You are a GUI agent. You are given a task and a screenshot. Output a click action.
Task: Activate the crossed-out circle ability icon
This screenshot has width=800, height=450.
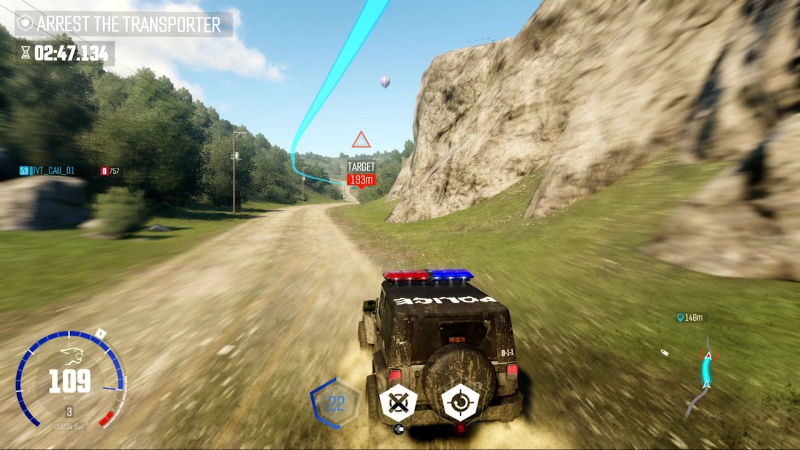pyautogui.click(x=399, y=403)
